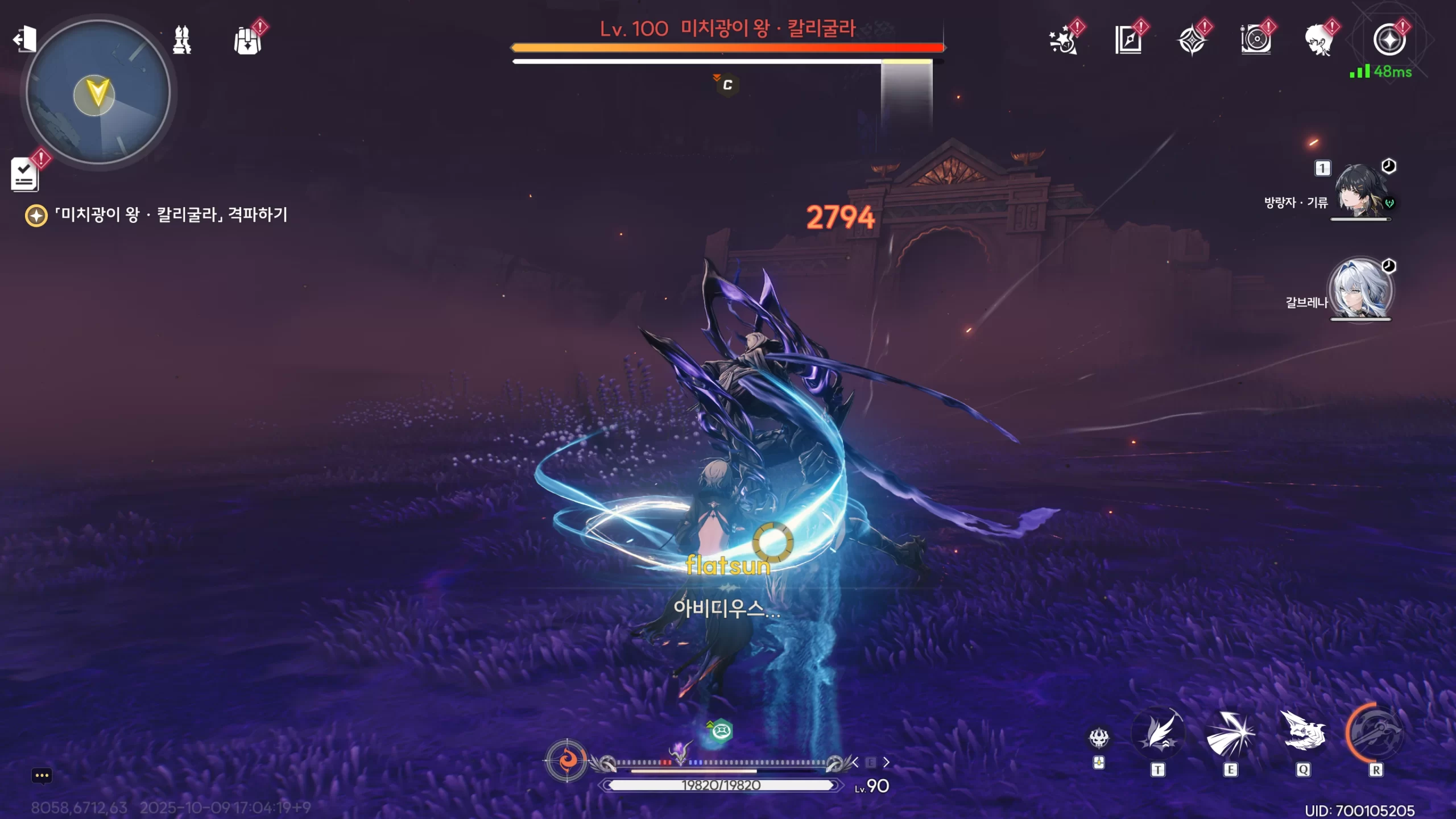Open the glove icon with red alert
Screen dimensions: 1456x819
click(248, 40)
